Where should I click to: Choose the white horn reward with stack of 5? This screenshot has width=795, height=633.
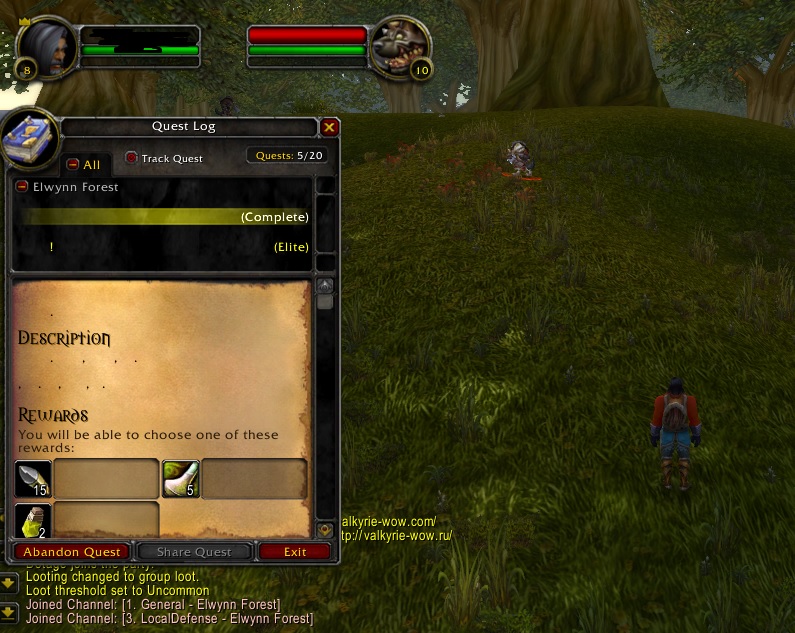(x=181, y=479)
